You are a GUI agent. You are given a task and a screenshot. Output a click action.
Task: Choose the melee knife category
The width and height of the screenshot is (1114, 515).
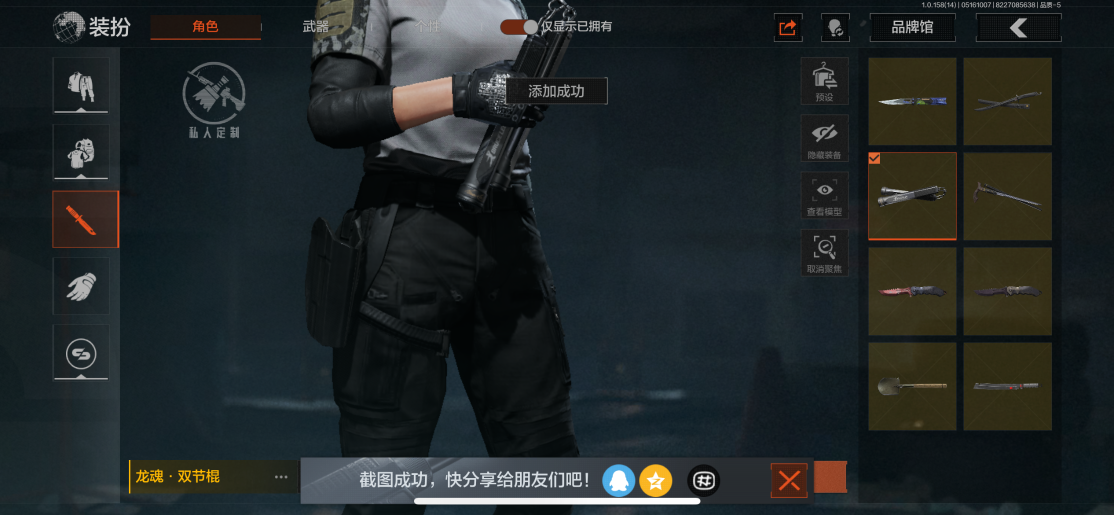[85, 219]
